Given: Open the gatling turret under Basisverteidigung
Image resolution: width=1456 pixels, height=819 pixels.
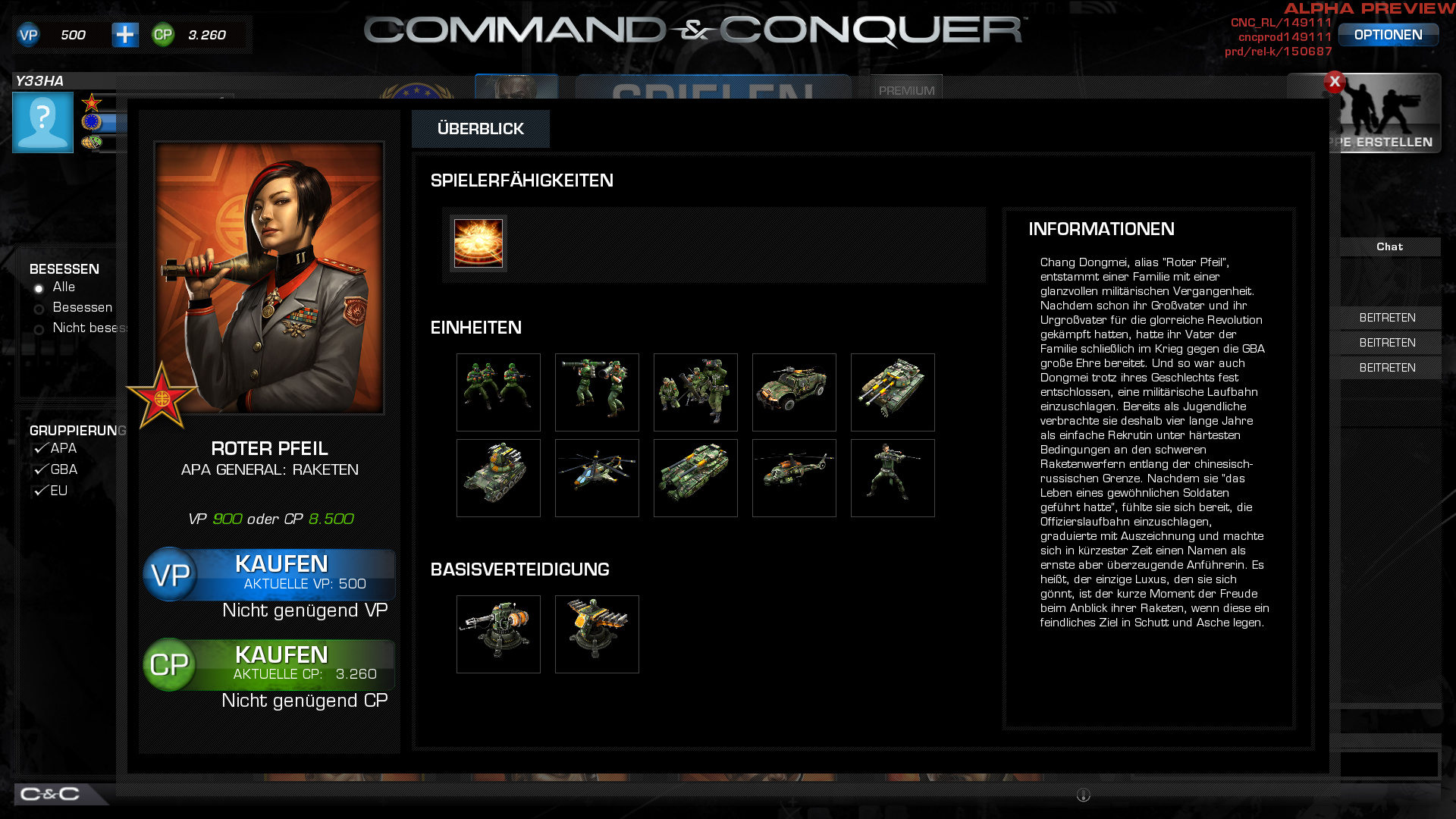Looking at the screenshot, I should 498,634.
